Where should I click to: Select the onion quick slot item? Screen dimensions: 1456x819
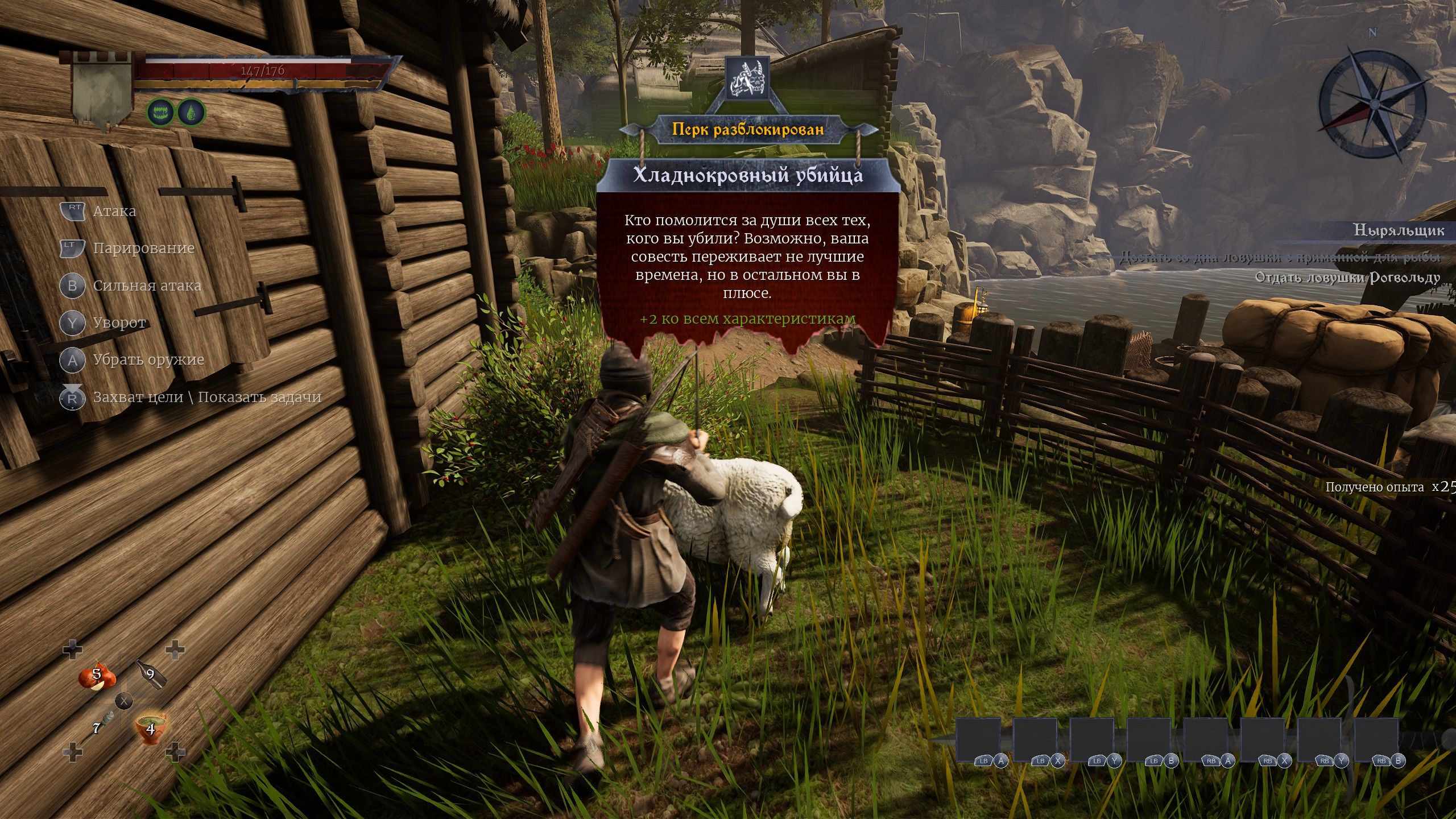pyautogui.click(x=97, y=676)
